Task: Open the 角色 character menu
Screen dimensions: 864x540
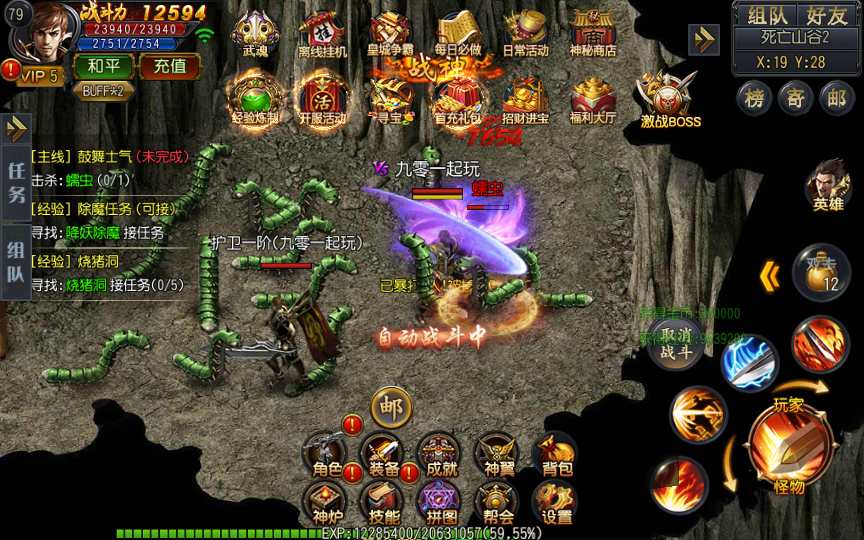Action: click(x=326, y=456)
